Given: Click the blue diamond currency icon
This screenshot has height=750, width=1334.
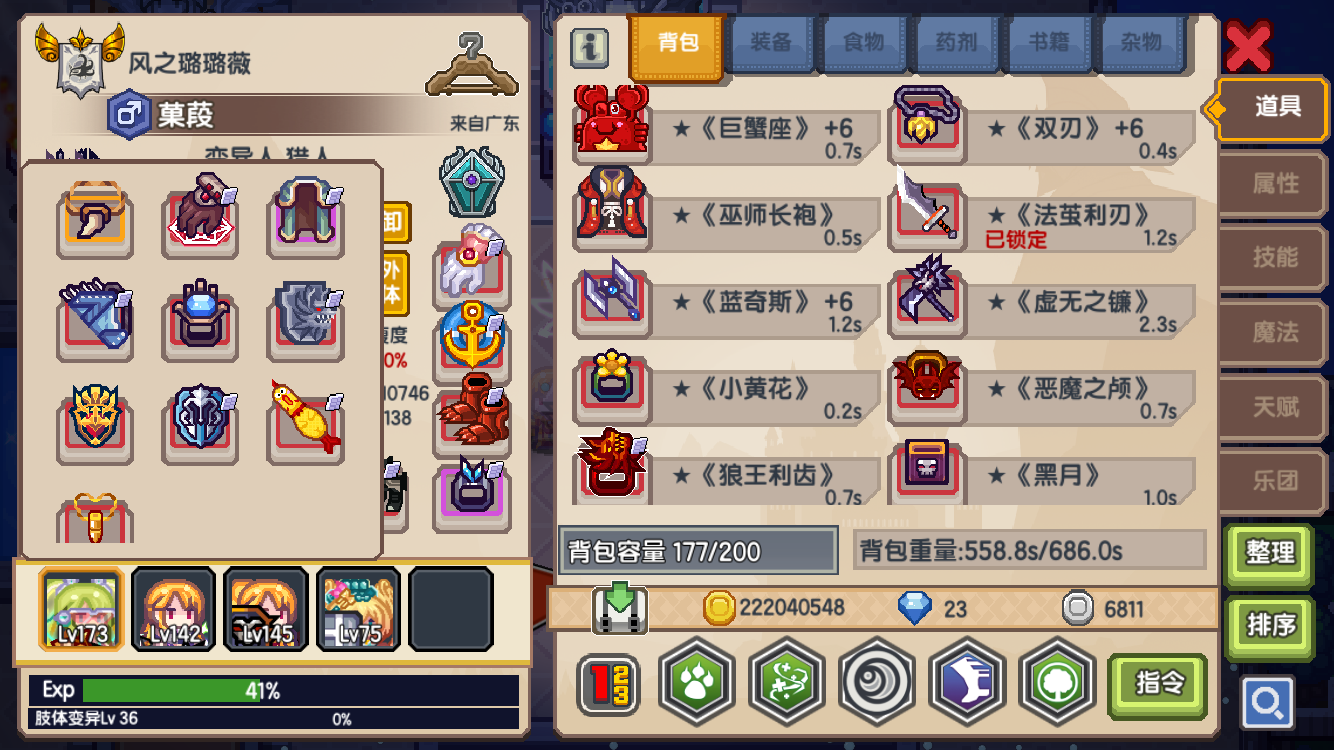Looking at the screenshot, I should [914, 608].
